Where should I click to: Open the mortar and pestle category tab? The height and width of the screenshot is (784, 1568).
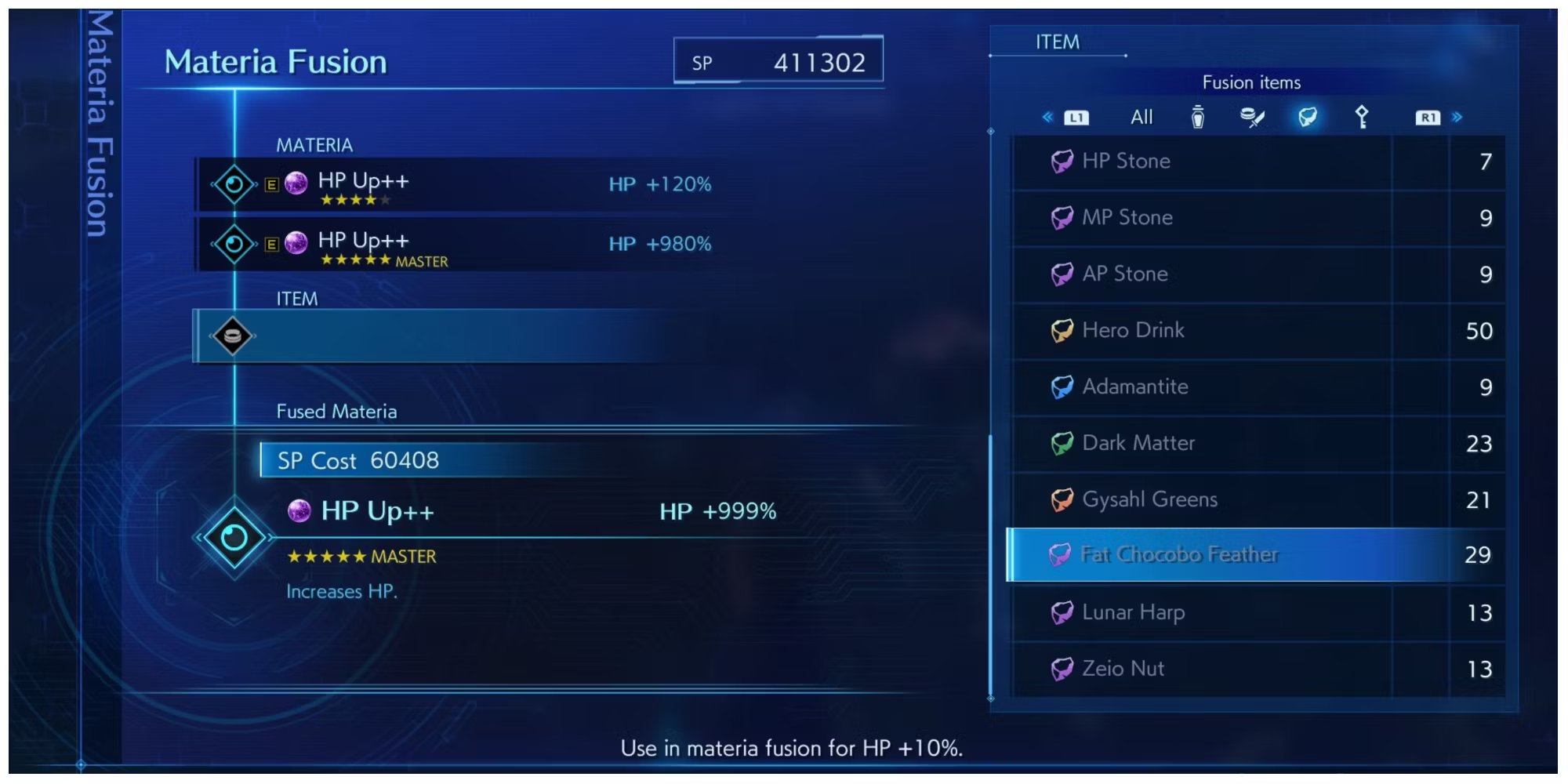pyautogui.click(x=1252, y=118)
